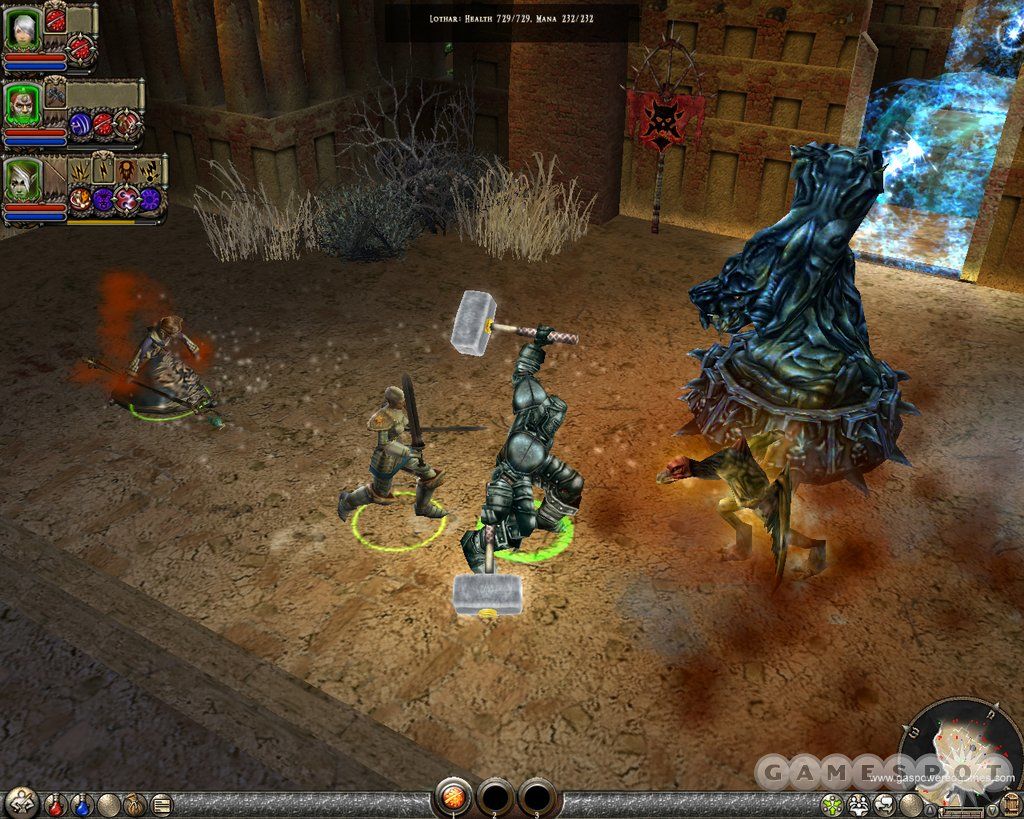Screen dimensions: 1024x819
Task: Activate the orange power in slot 1
Action: click(x=453, y=799)
